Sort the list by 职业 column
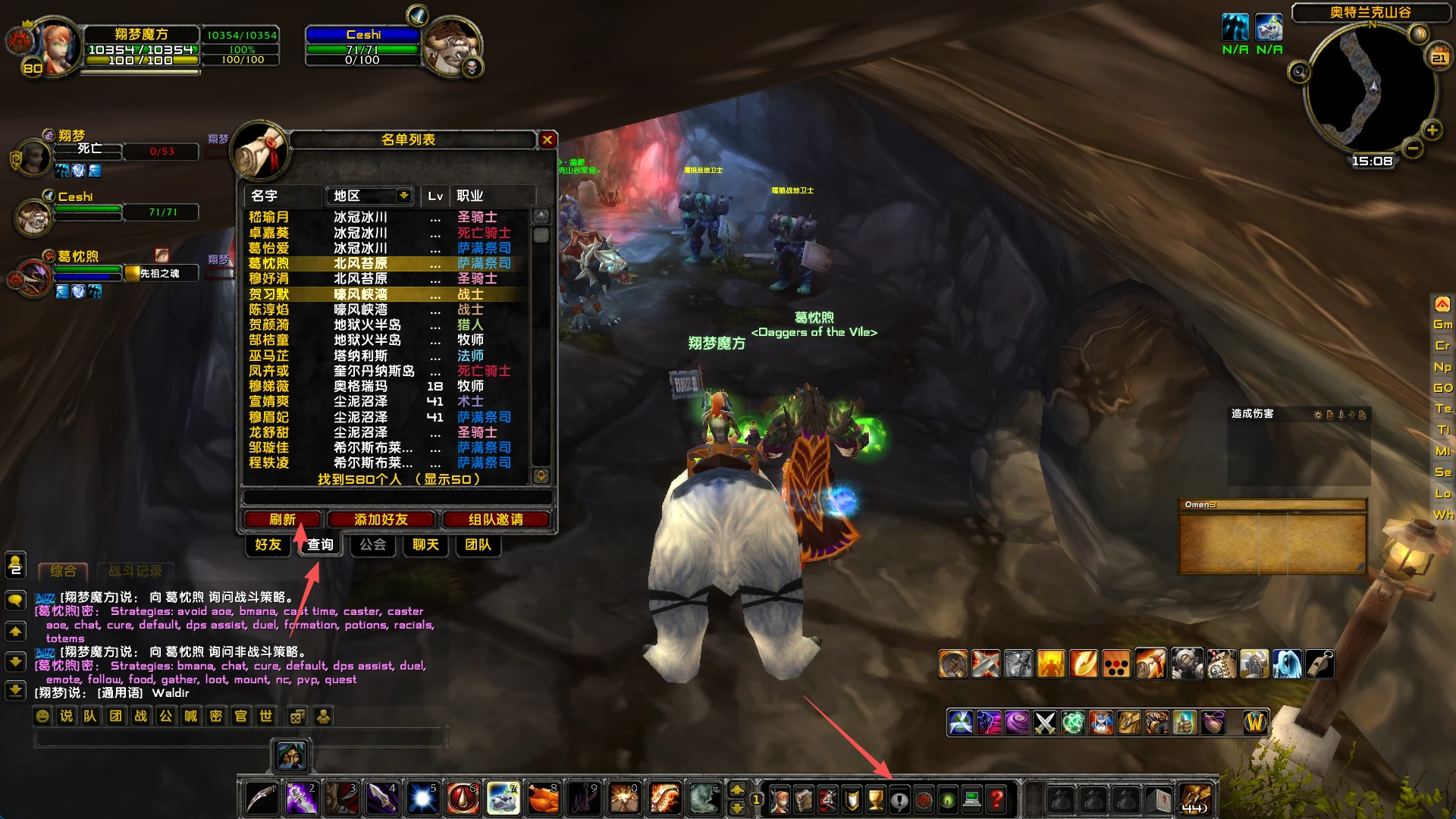Image resolution: width=1456 pixels, height=819 pixels. [x=491, y=196]
